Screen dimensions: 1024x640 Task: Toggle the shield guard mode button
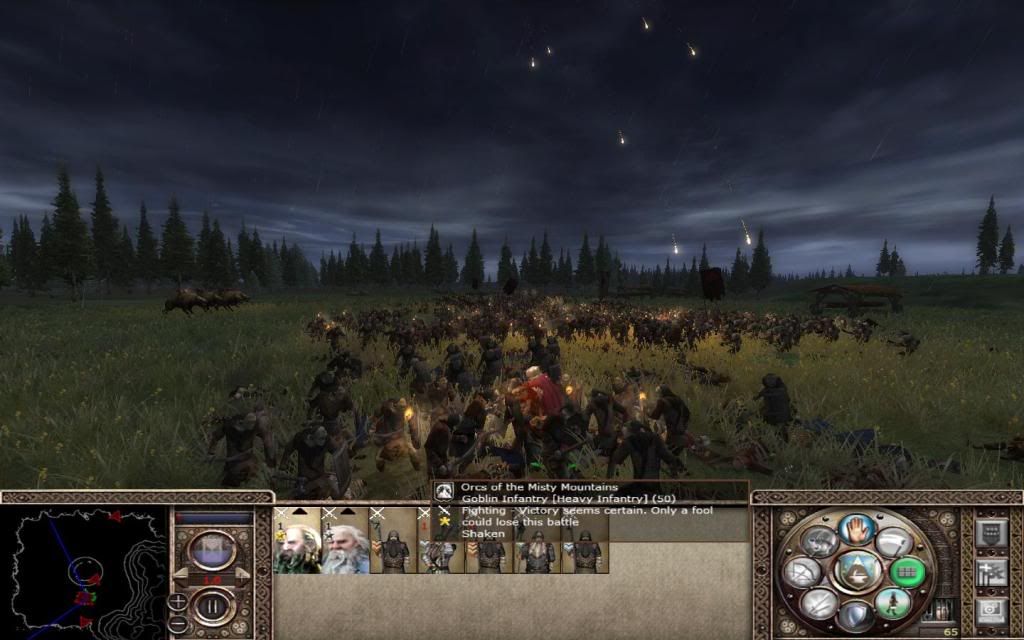point(855,615)
